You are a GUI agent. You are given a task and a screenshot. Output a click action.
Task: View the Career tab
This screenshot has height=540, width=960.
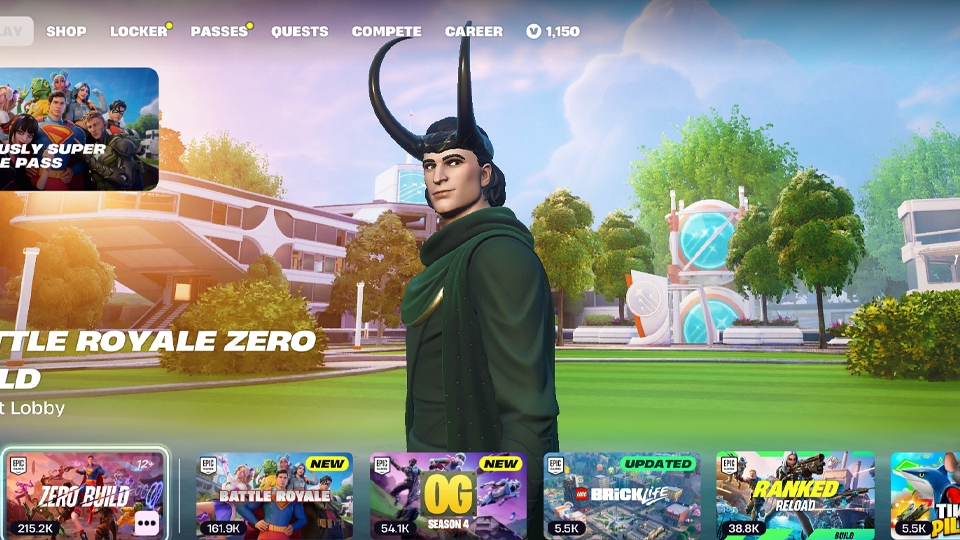(x=474, y=31)
